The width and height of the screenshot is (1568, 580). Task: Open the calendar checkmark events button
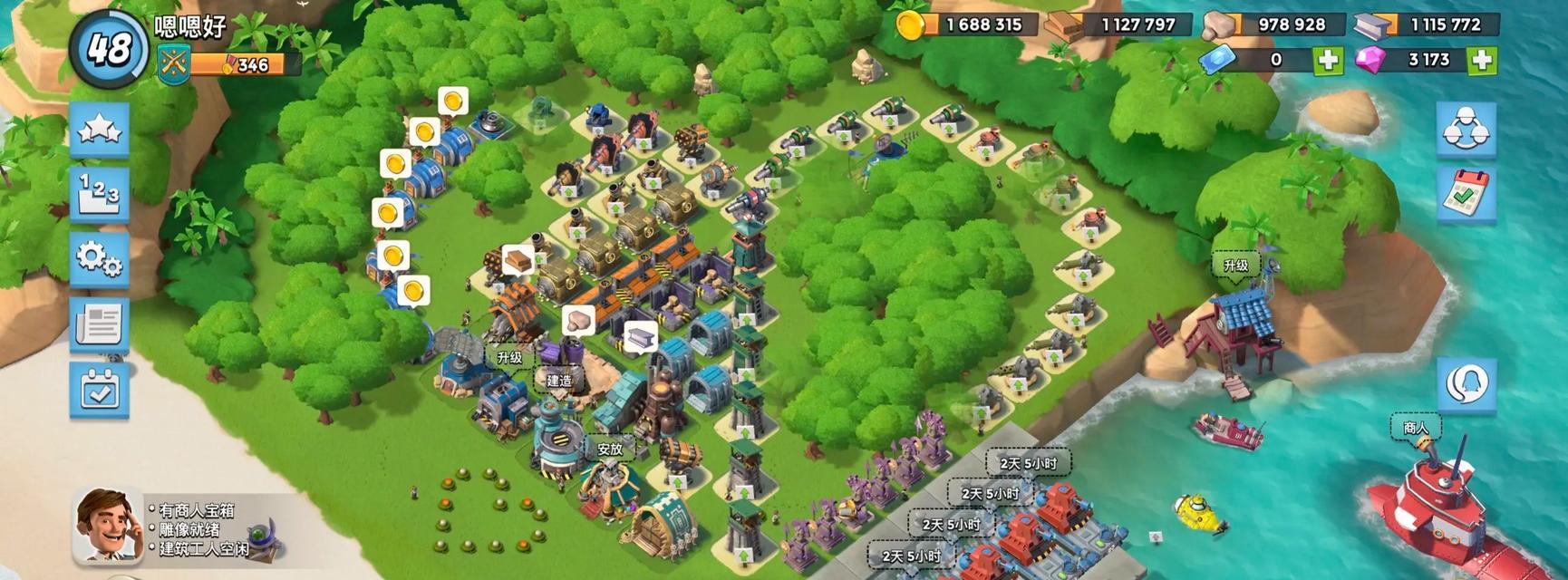100,391
